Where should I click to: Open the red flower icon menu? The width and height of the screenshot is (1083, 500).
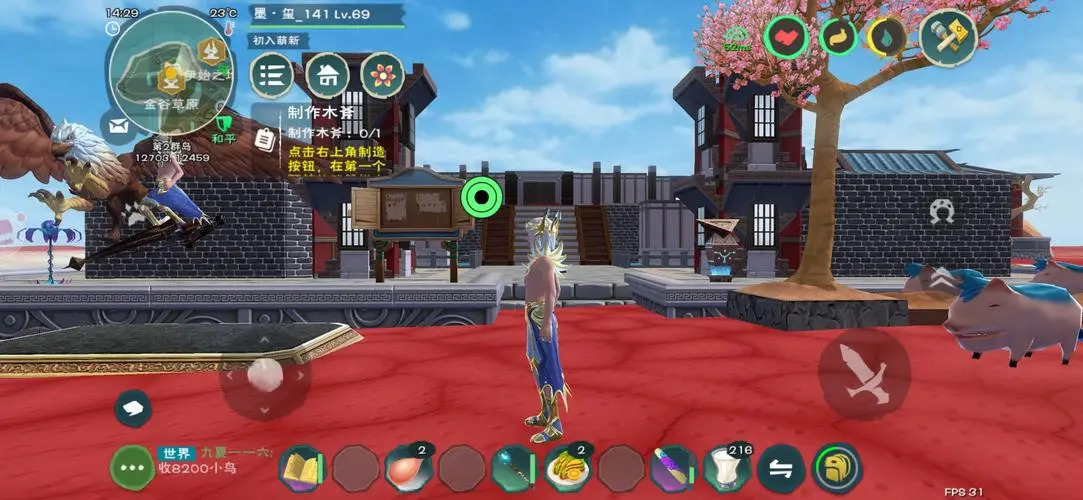point(382,75)
